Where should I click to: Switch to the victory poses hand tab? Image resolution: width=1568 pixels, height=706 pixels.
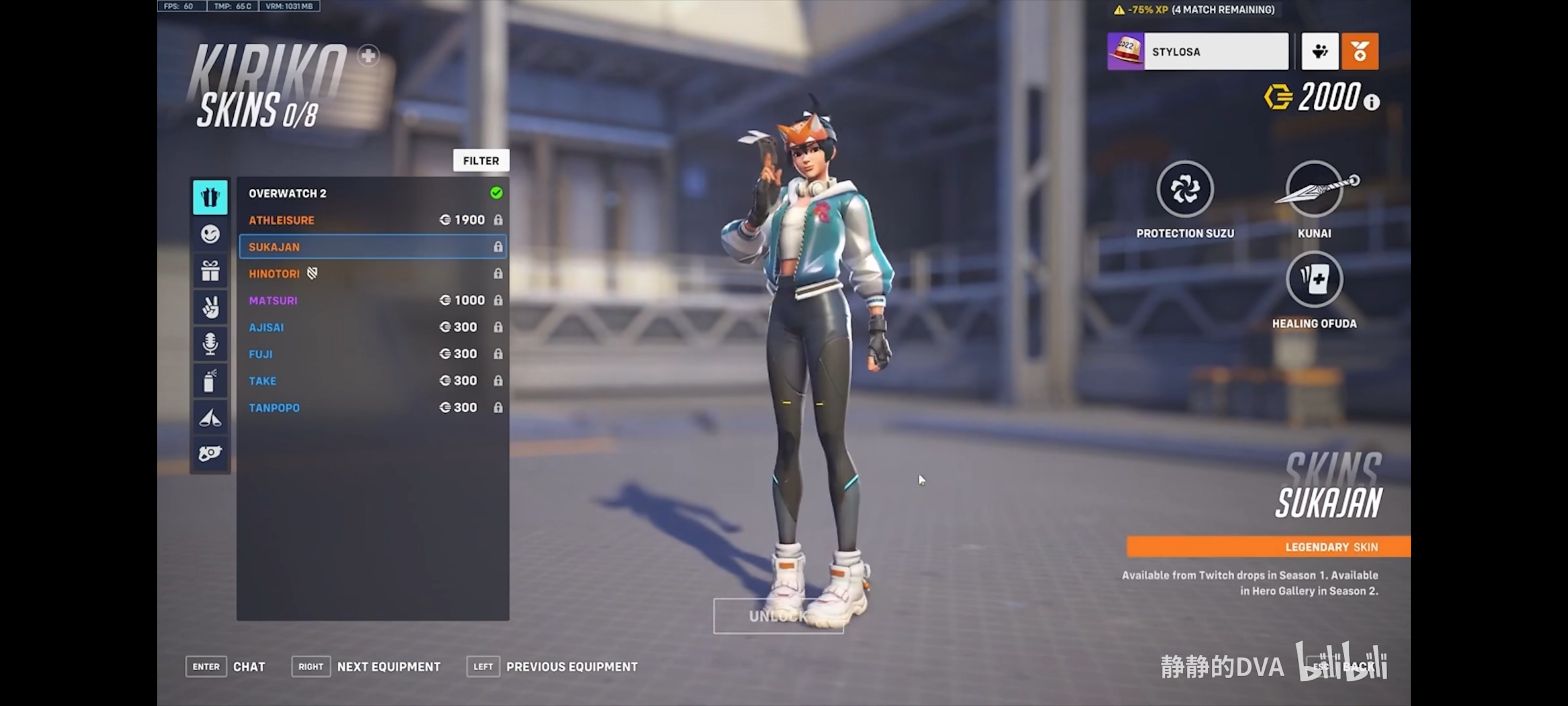210,307
